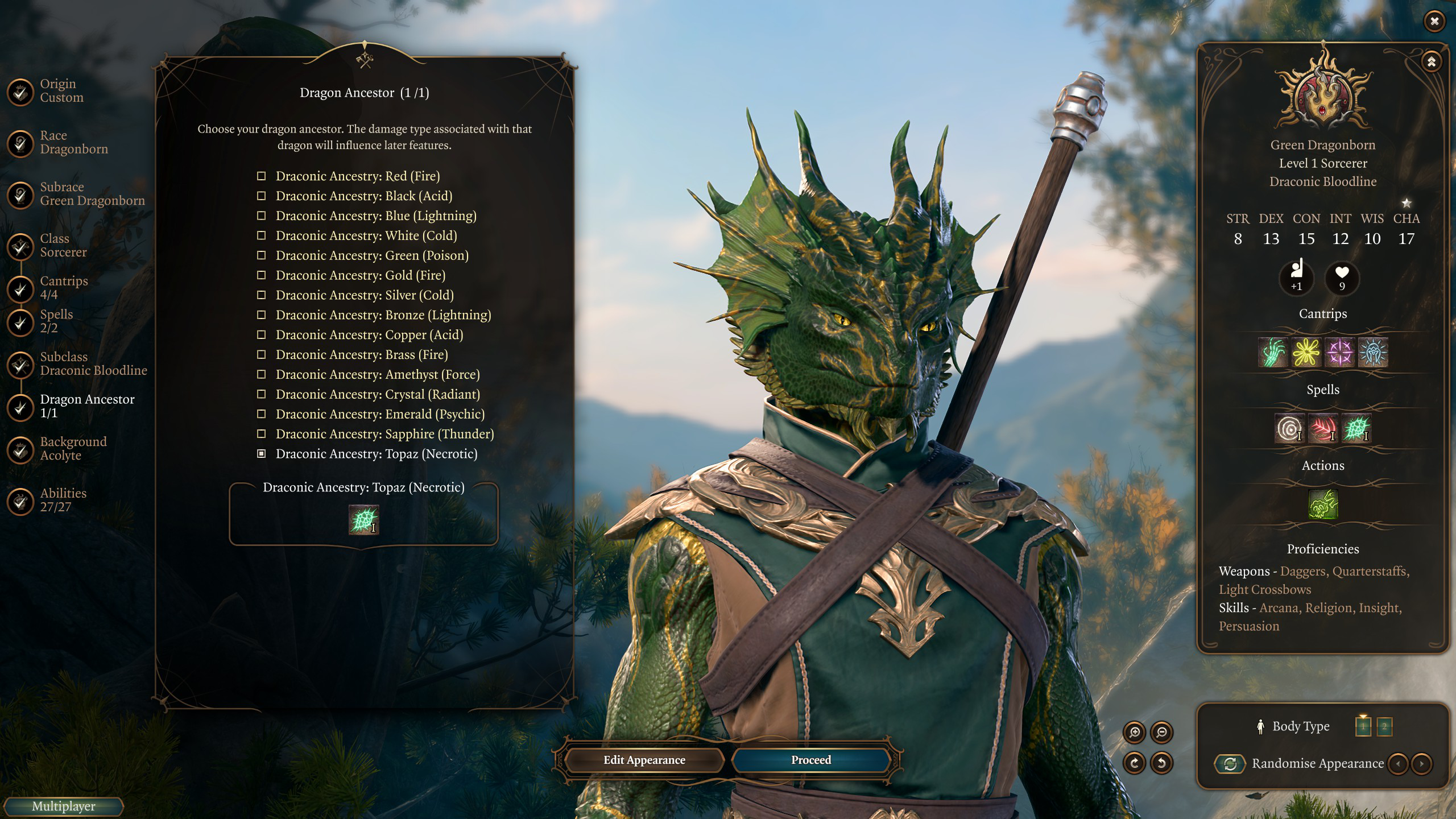Screen dimensions: 1456x819
Task: Choose Draconic Ancestry: Red (Fire)
Action: pos(357,176)
